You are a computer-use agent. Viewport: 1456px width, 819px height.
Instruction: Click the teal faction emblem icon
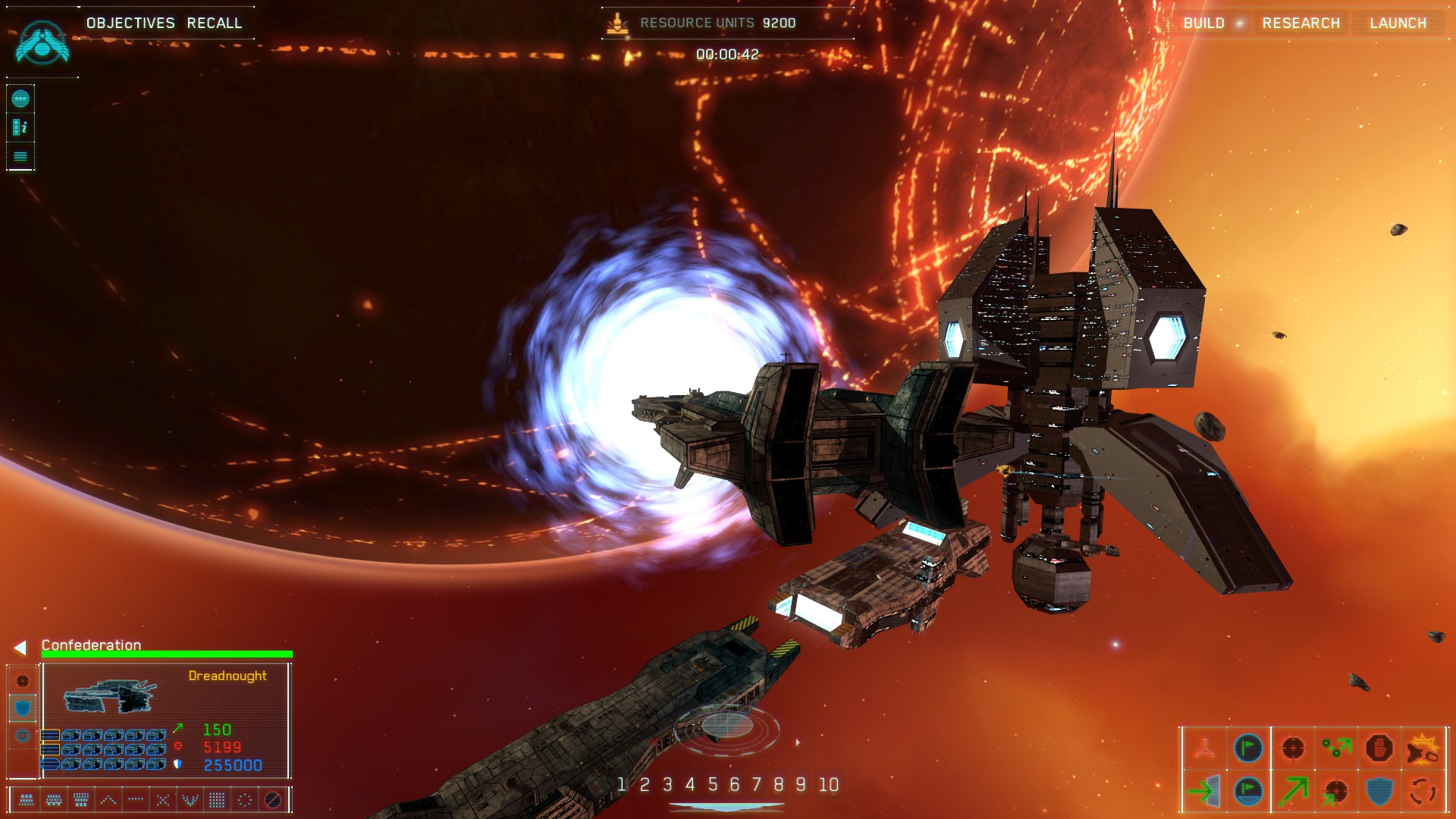[x=42, y=42]
